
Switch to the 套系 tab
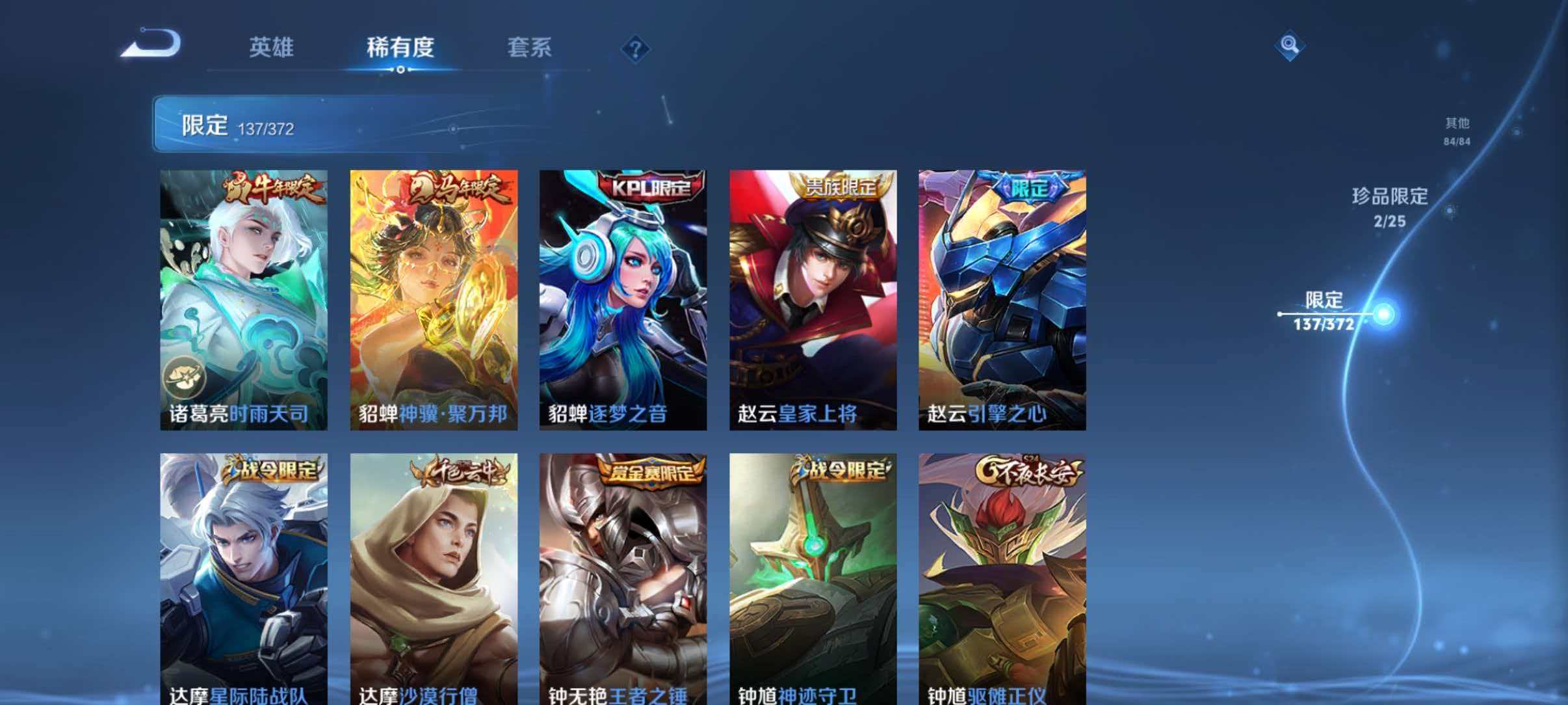[530, 49]
